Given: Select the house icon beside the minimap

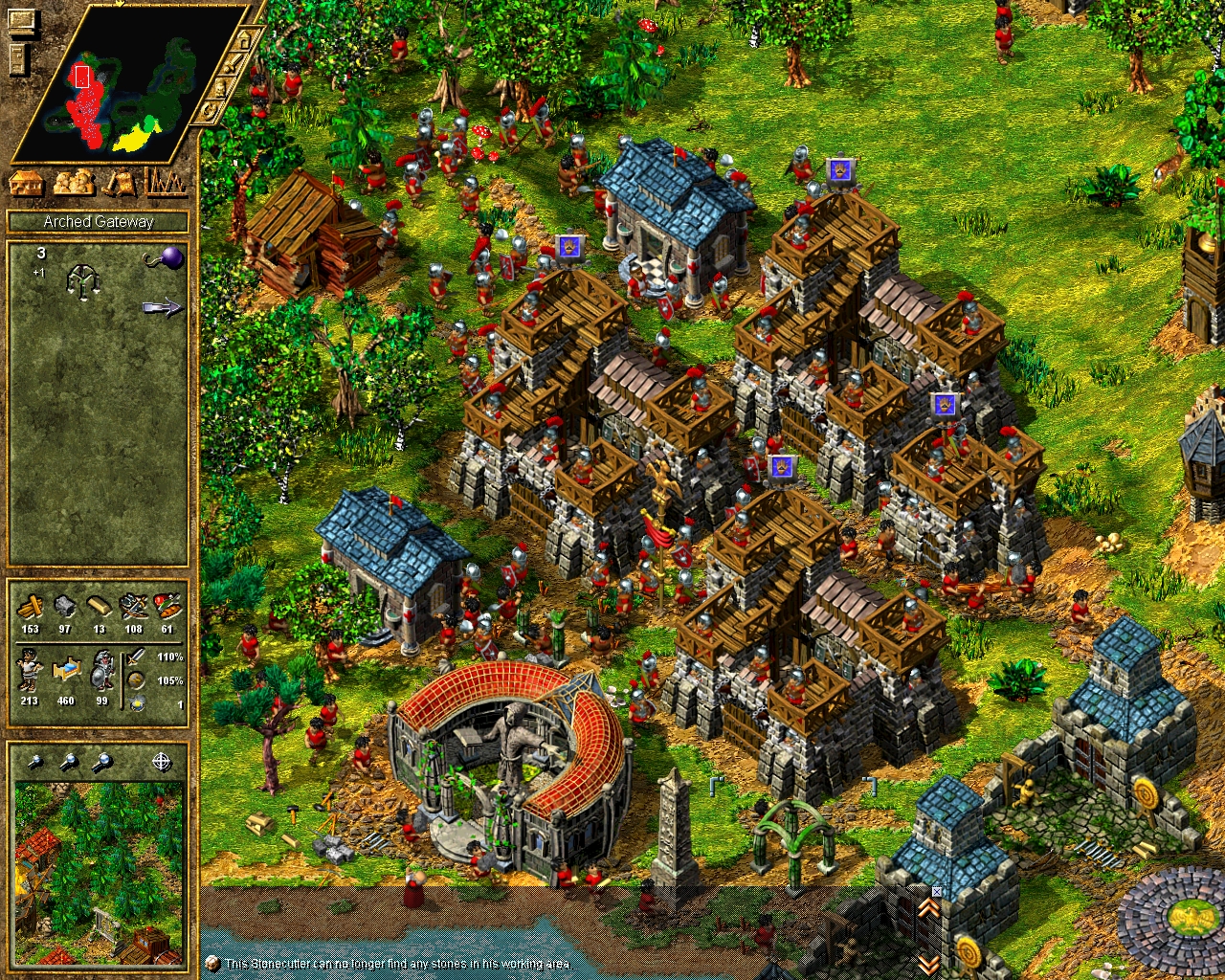Looking at the screenshot, I should coord(244,40).
